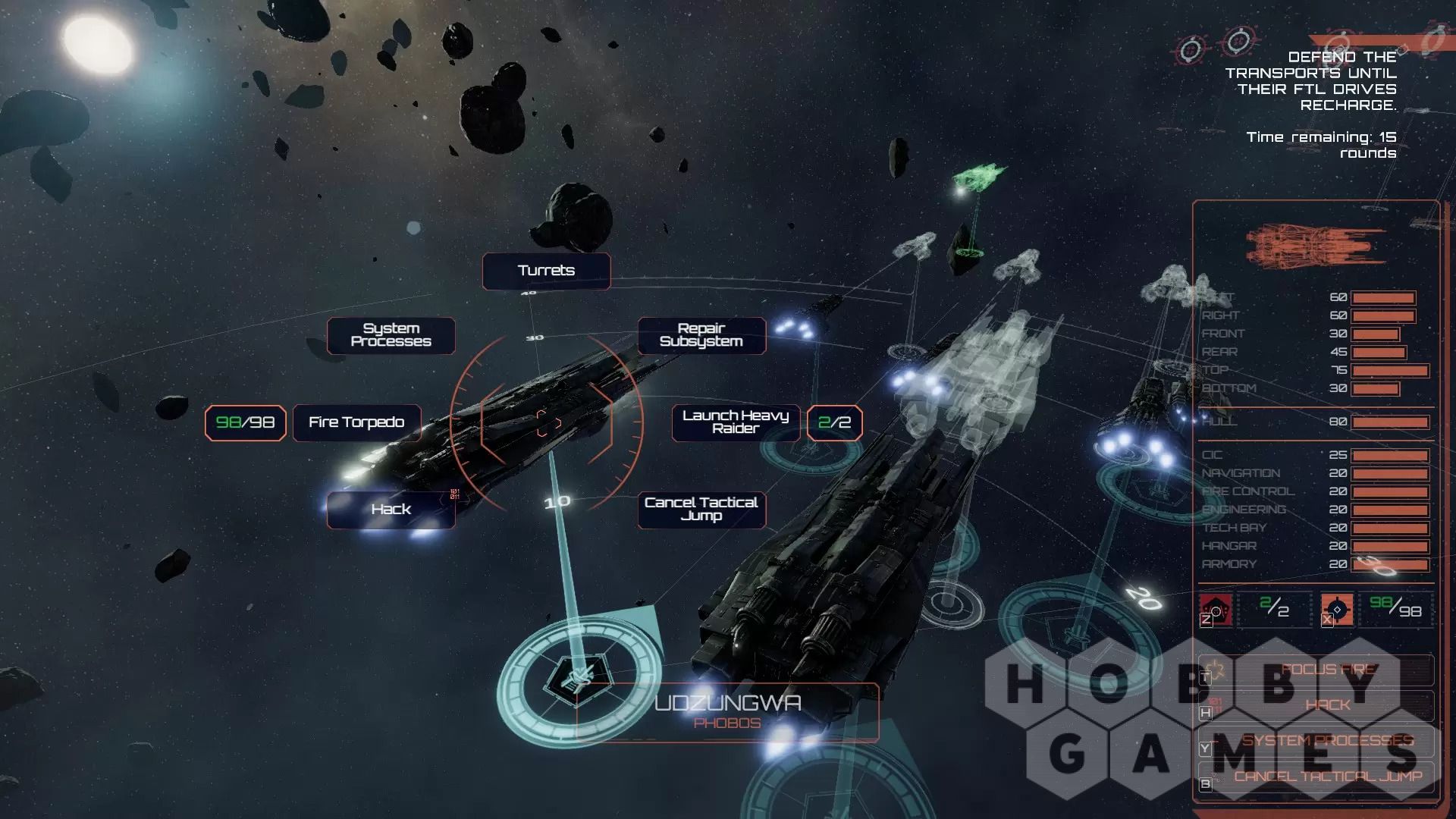This screenshot has width=1456, height=819.
Task: Choose Cancel Tactical Jump in the side panel
Action: tap(1327, 777)
